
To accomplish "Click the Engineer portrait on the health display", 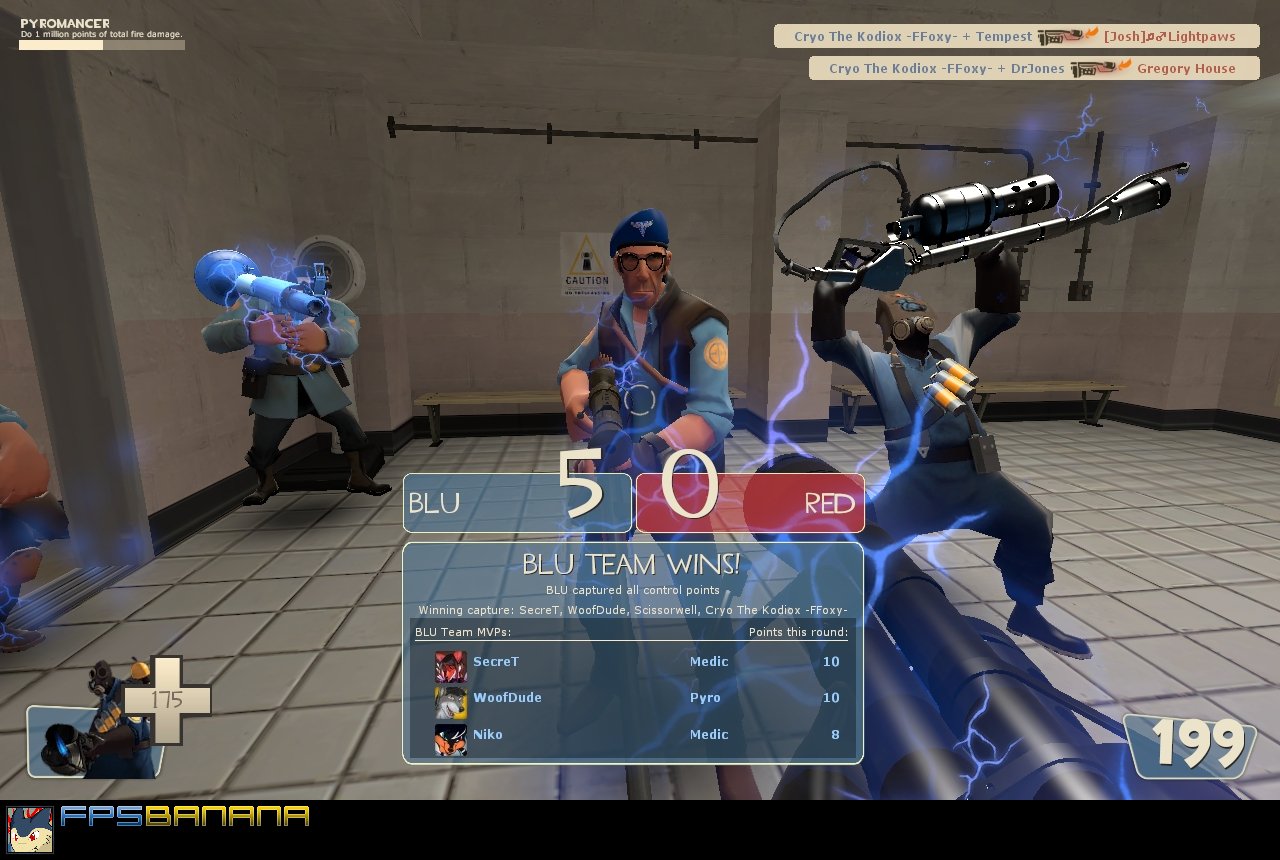I will [x=95, y=740].
